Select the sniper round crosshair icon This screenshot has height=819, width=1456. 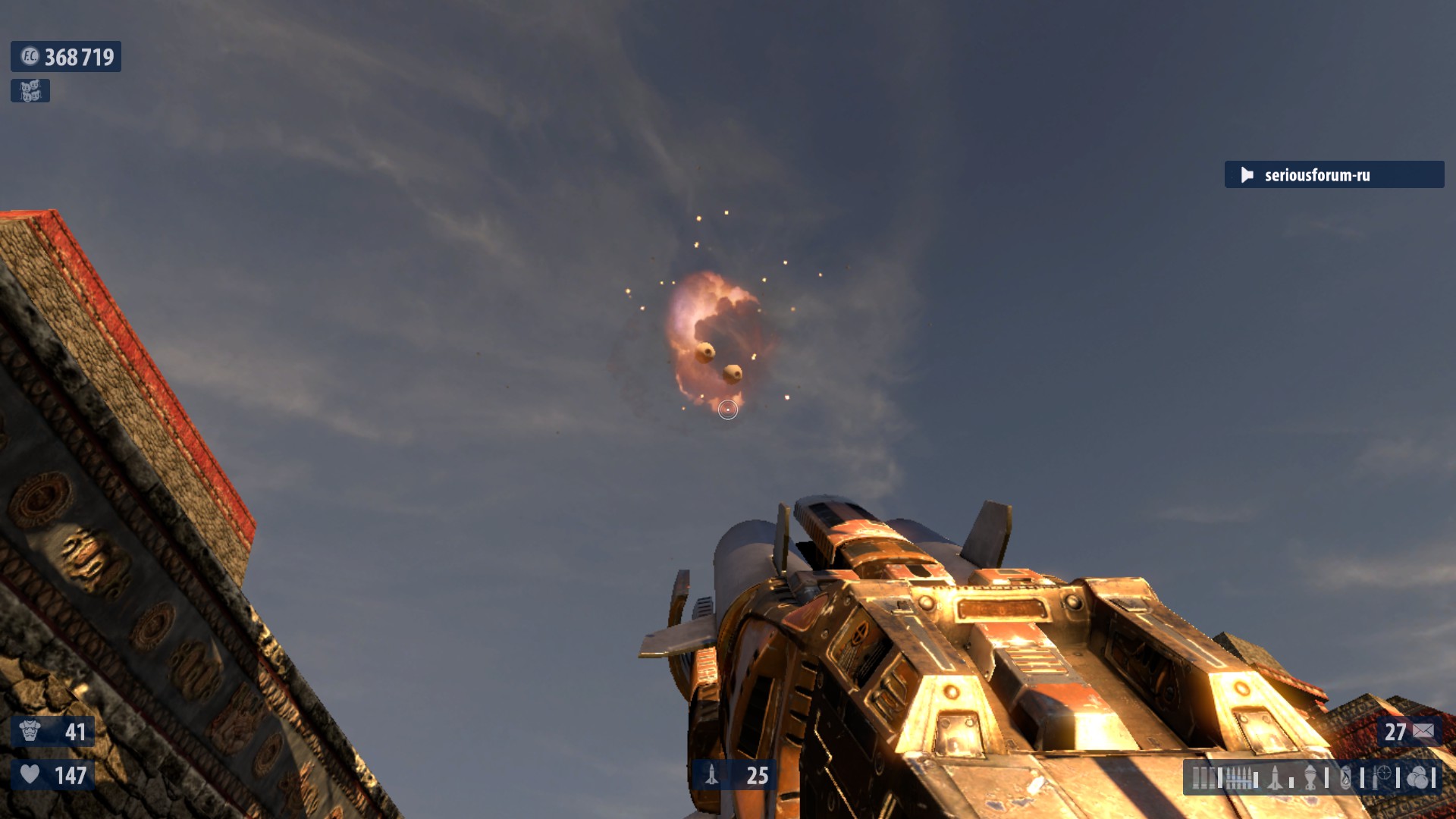tap(1382, 777)
